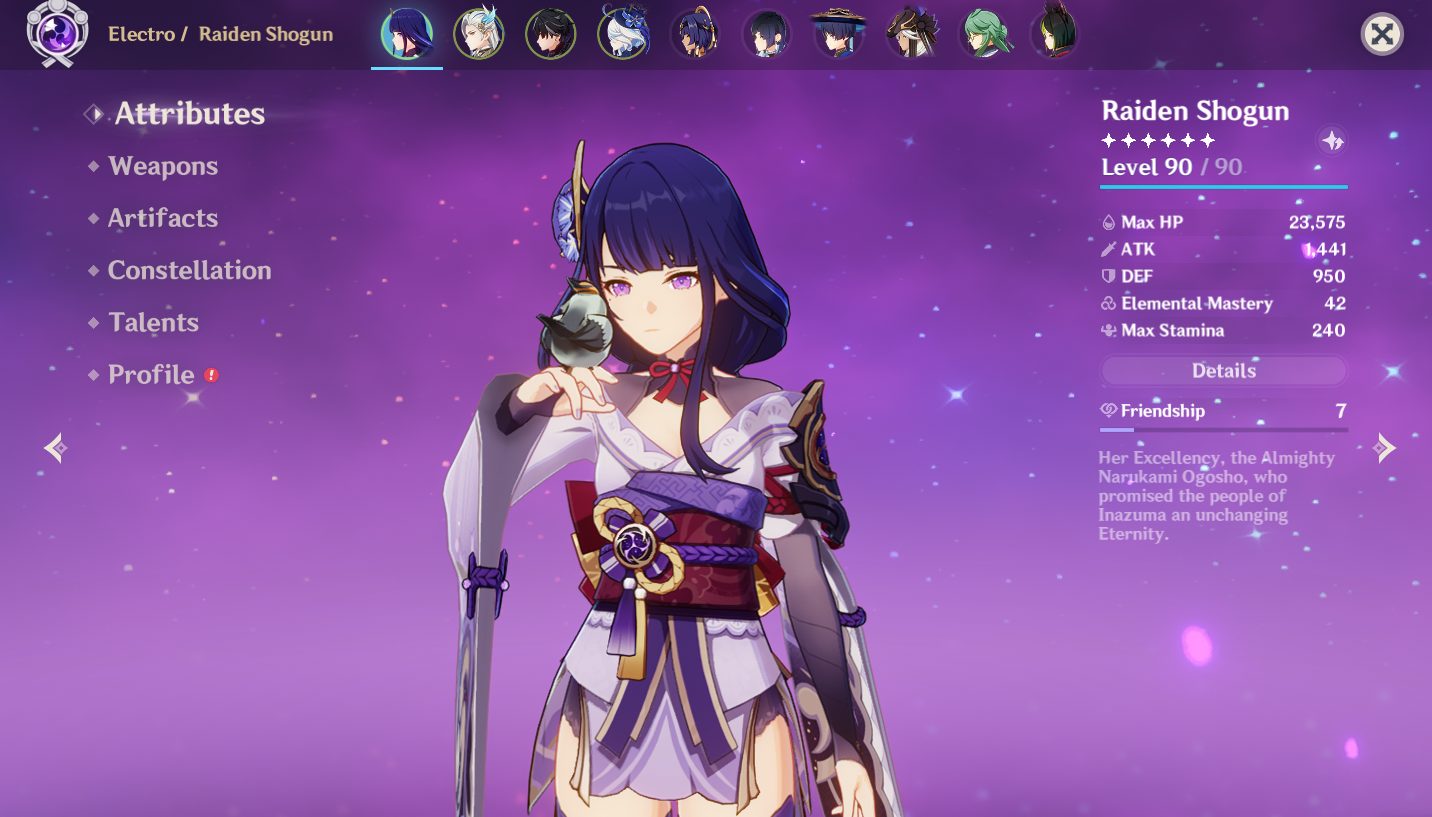This screenshot has width=1432, height=817.
Task: Close the character screen with X
Action: [x=1382, y=35]
